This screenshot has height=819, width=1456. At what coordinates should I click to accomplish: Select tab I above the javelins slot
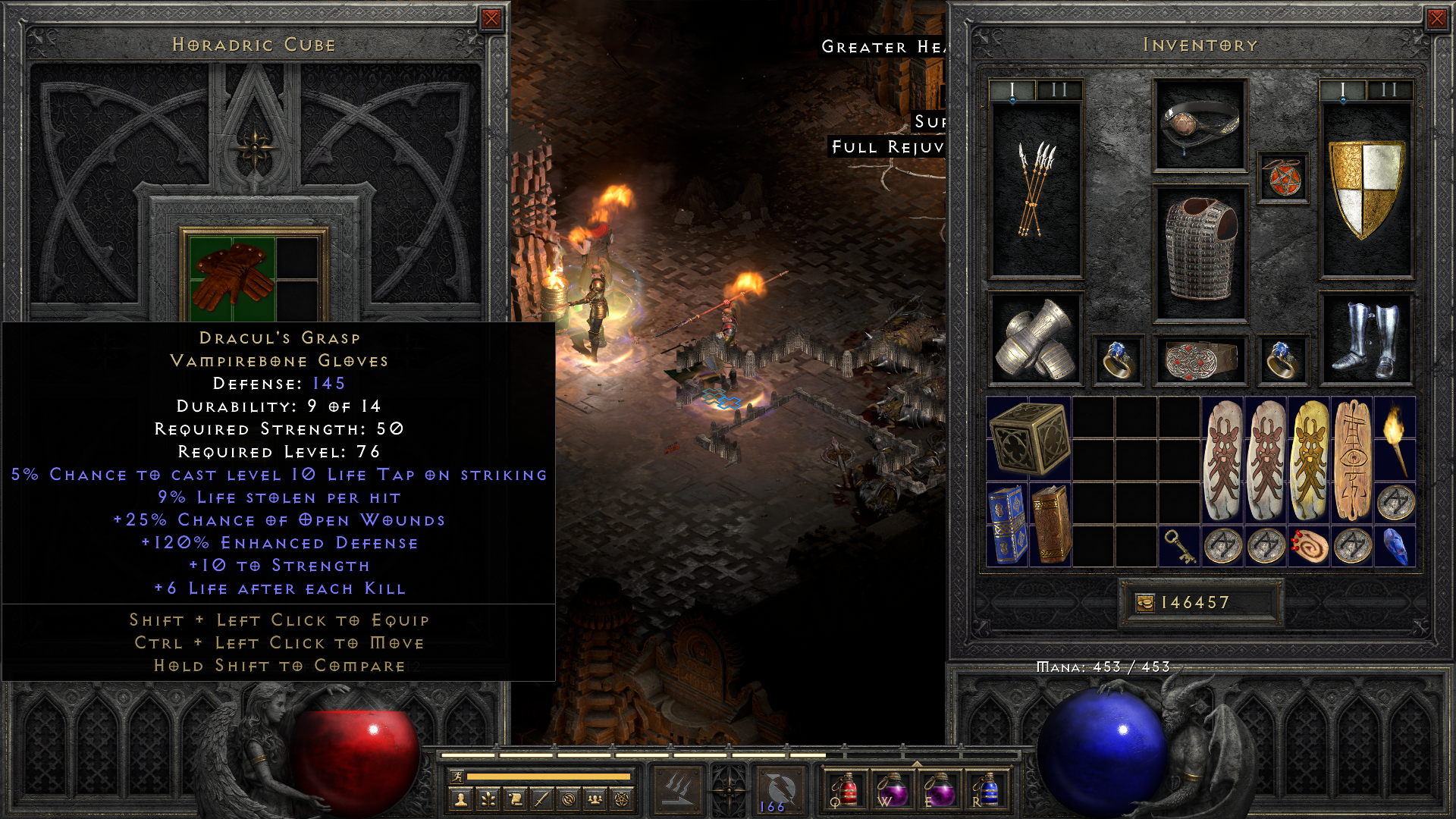click(1013, 89)
